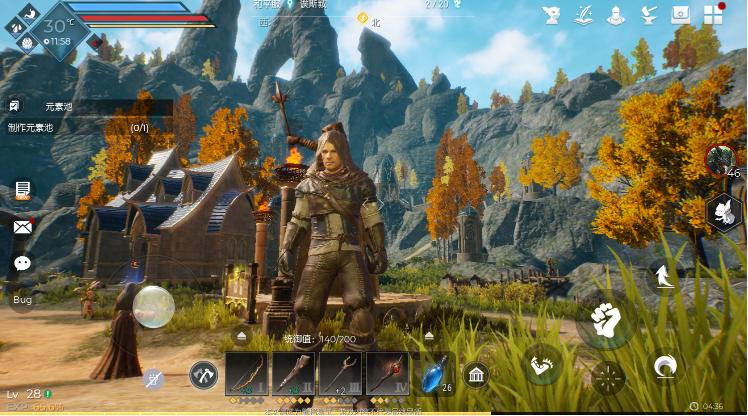Open the goblin head icon menu
This screenshot has height=416, width=748.
coord(551,15)
